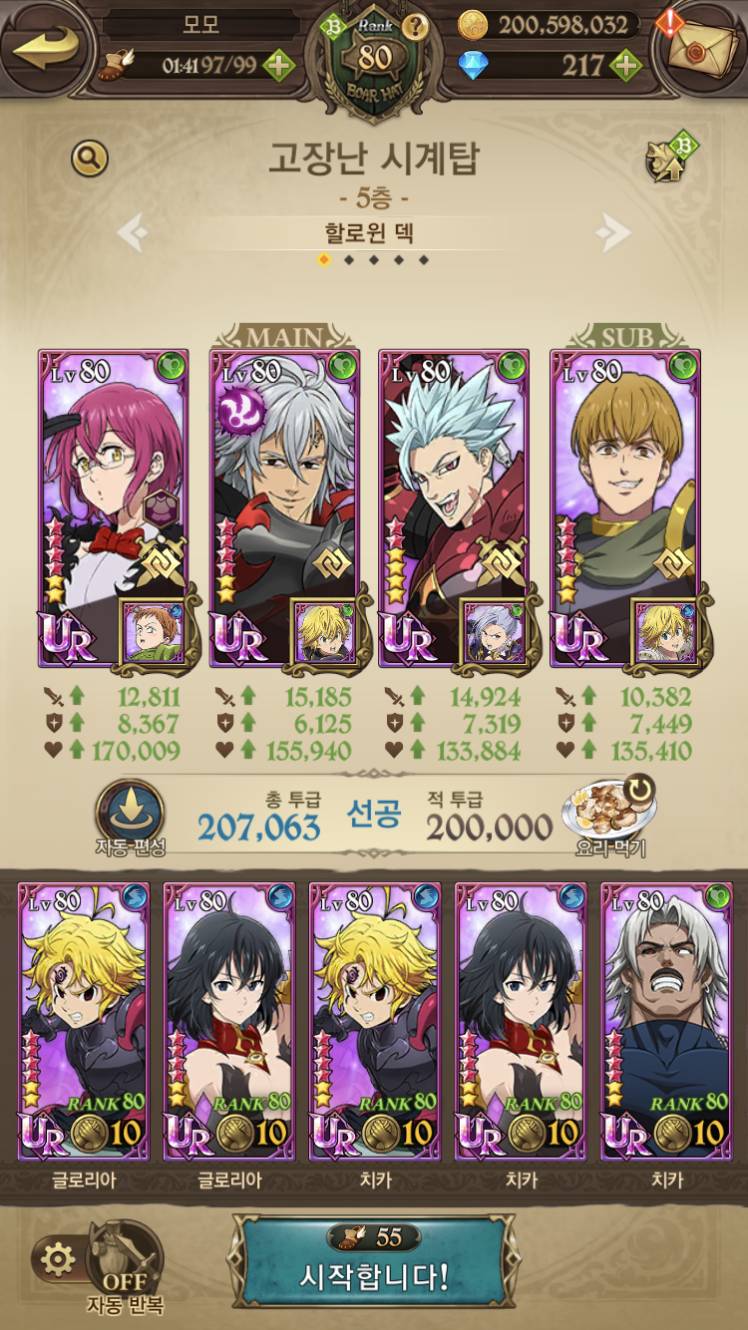
Task: Open the magnifying glass search icon
Action: pyautogui.click(x=89, y=158)
